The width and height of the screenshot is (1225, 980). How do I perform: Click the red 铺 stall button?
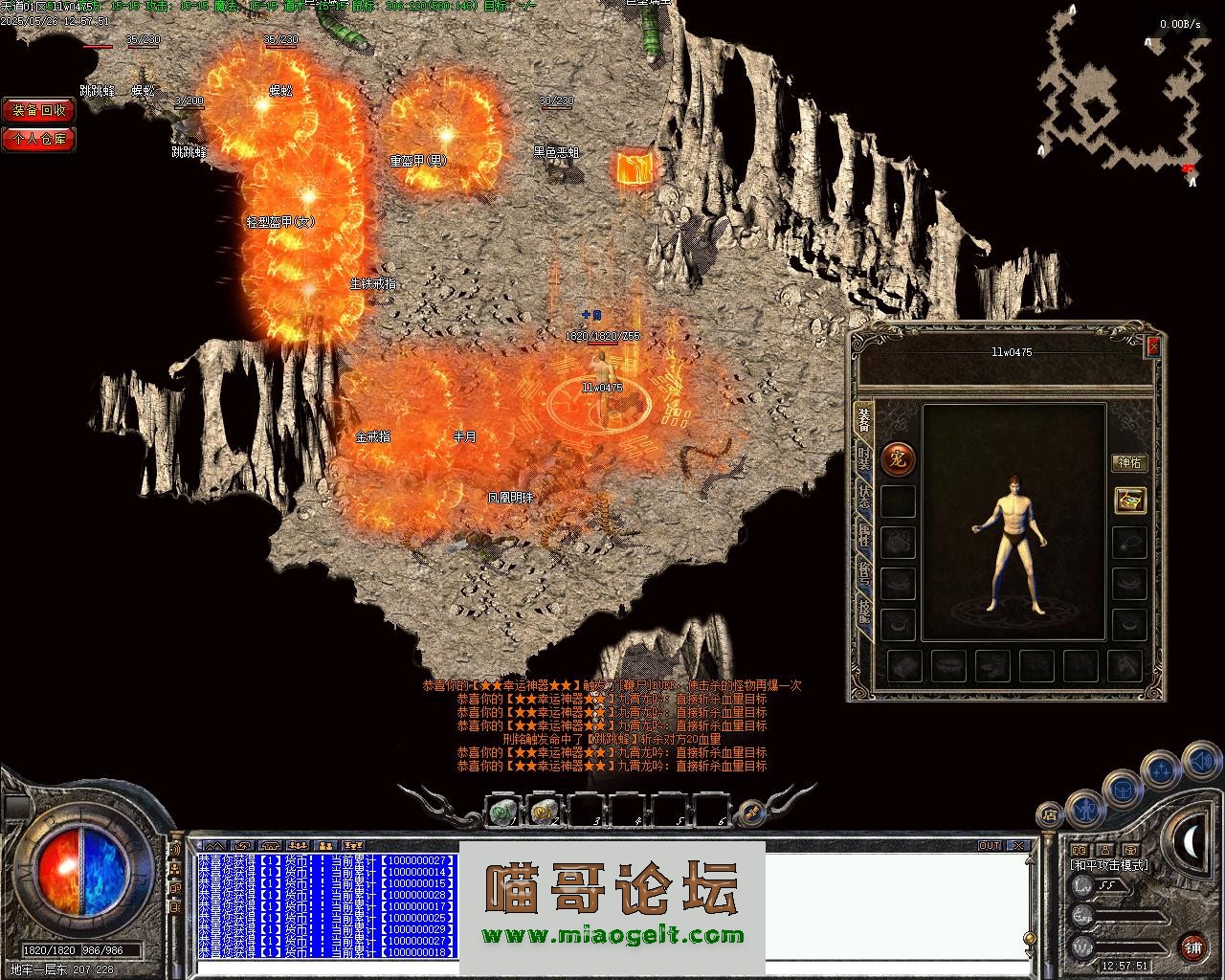[1192, 947]
